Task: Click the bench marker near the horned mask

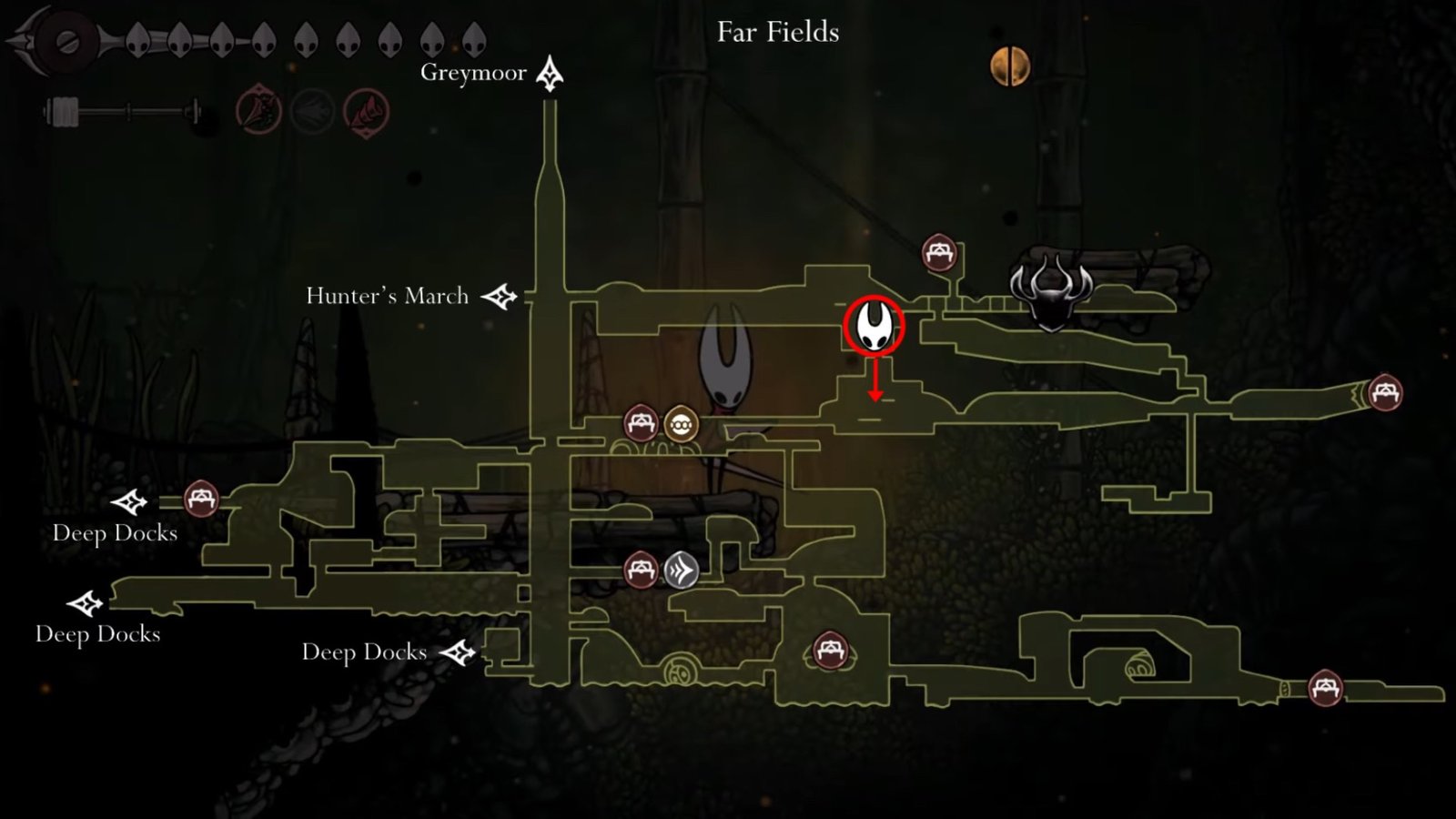Action: [x=939, y=253]
